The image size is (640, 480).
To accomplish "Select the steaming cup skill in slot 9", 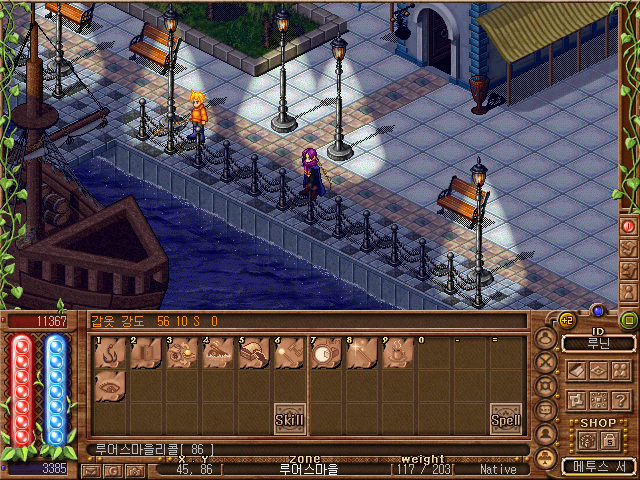I will point(397,353).
